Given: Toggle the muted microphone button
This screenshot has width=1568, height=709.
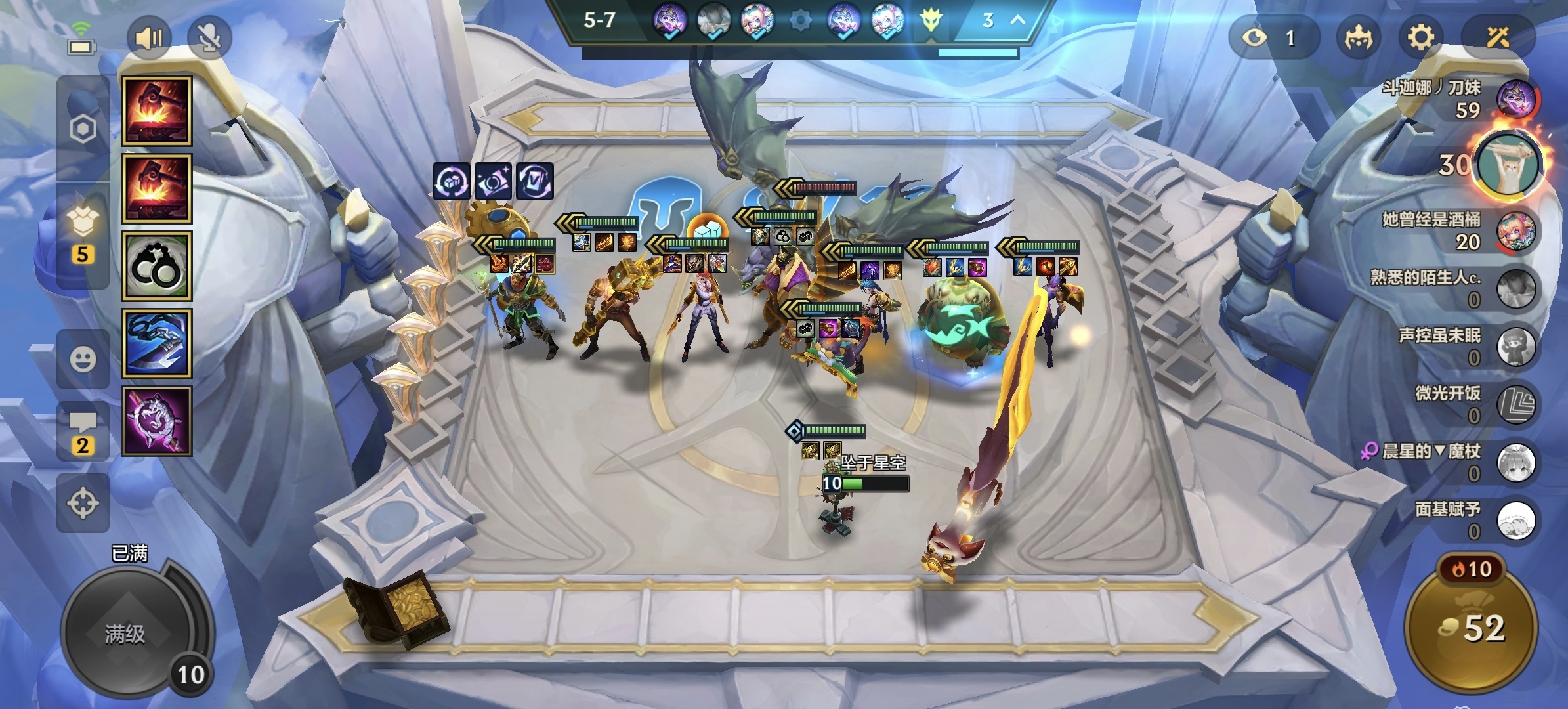Looking at the screenshot, I should (209, 38).
